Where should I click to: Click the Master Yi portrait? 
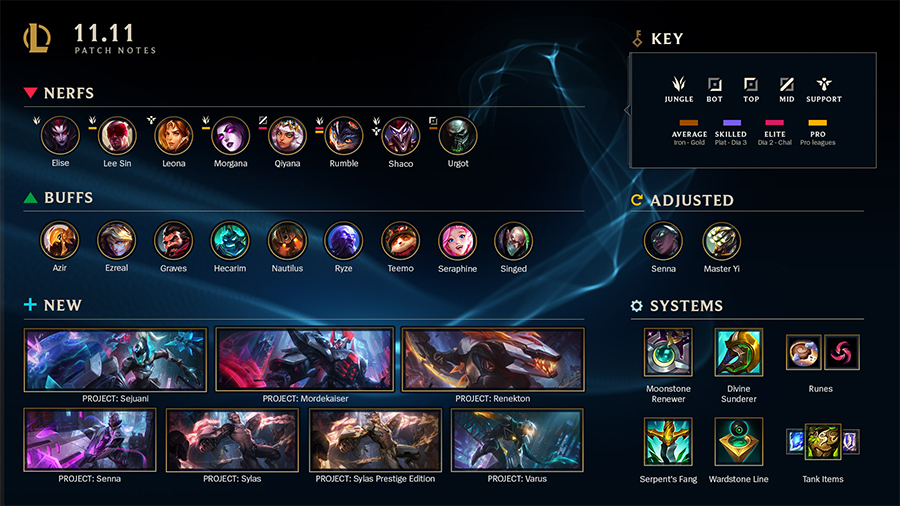click(721, 241)
